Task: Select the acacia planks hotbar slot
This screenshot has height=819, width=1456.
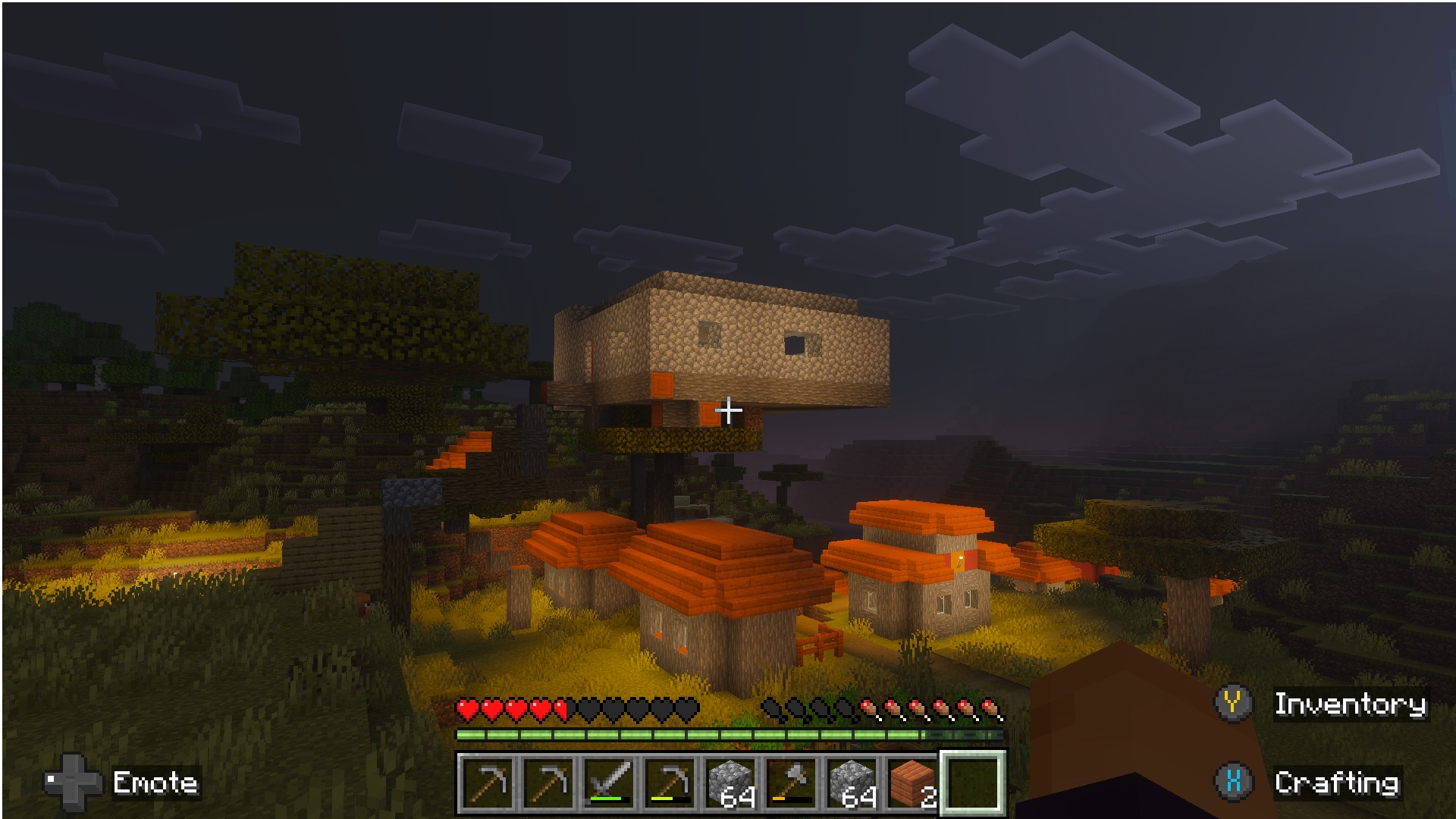Action: click(912, 783)
